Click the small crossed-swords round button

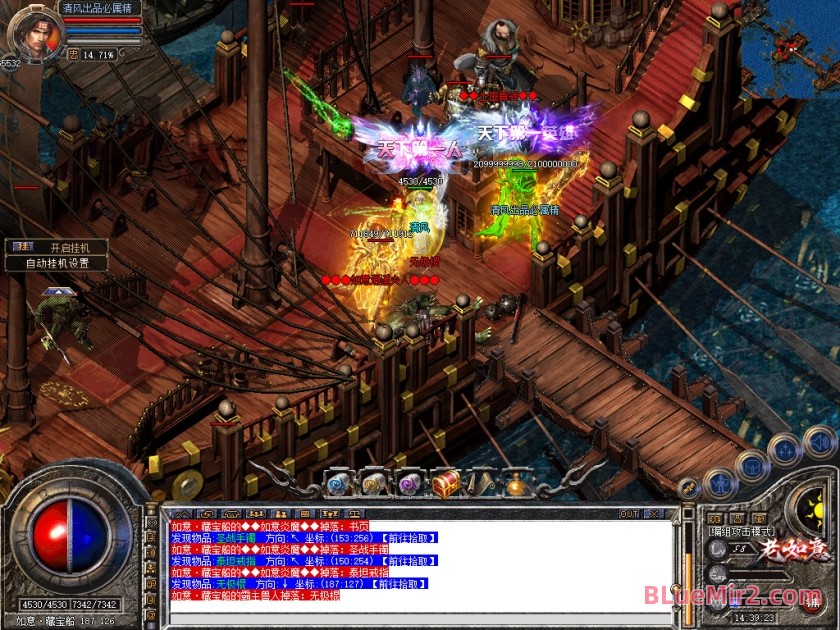coord(688,488)
